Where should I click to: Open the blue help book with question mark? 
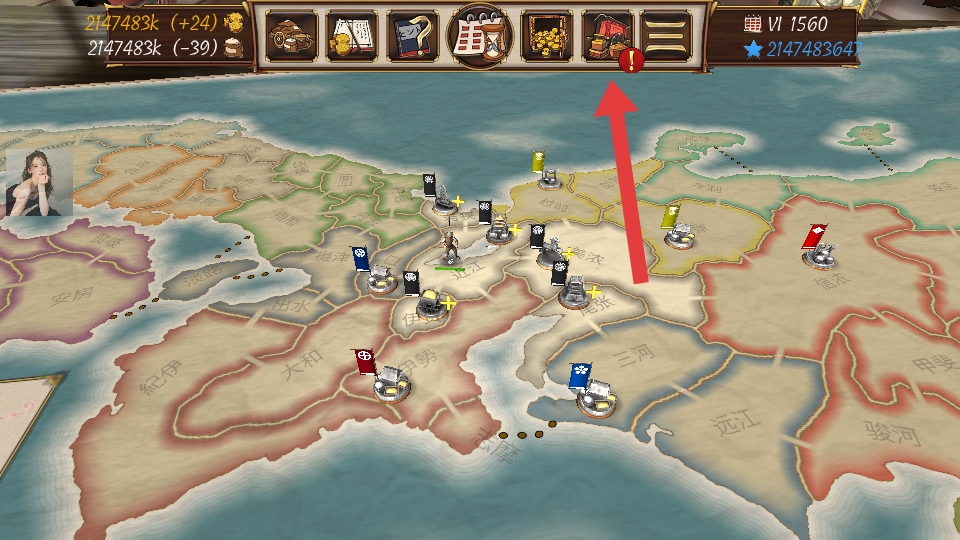[412, 36]
